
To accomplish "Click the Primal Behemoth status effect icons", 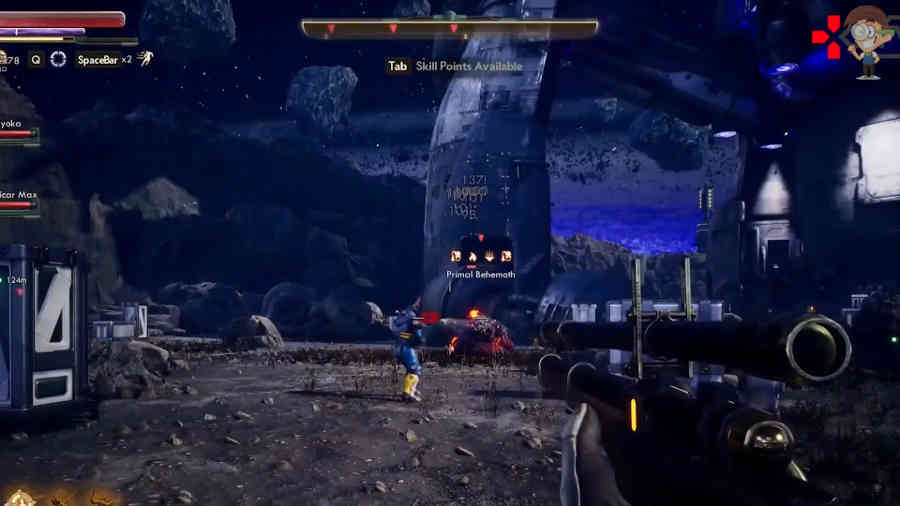I will tap(482, 256).
